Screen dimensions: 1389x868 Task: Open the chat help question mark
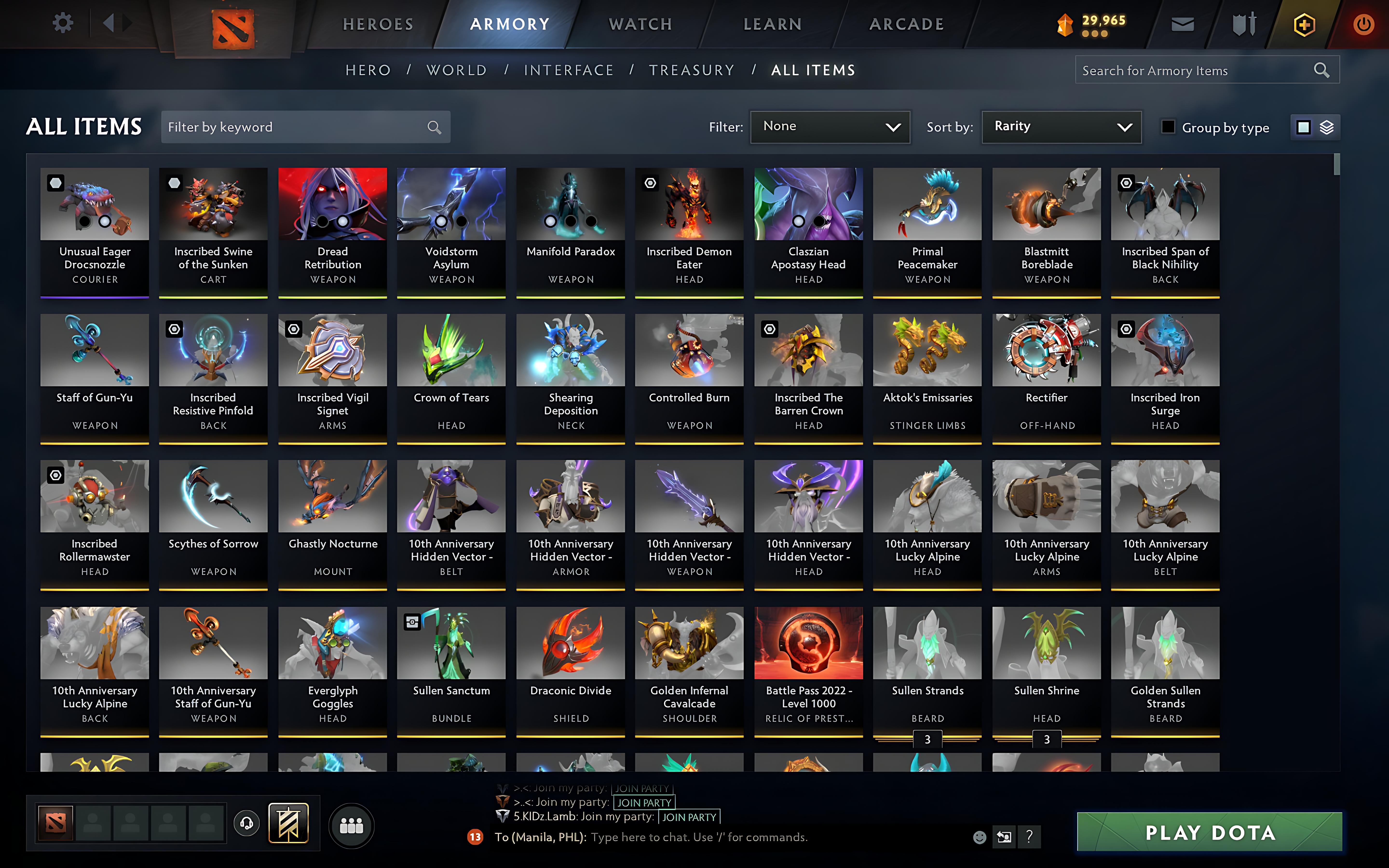point(1030,837)
